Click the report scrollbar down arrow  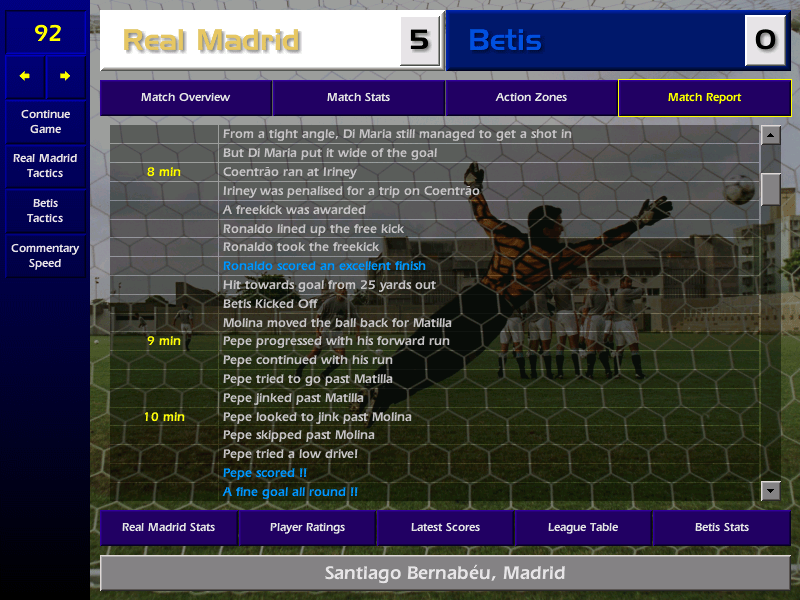click(x=770, y=490)
